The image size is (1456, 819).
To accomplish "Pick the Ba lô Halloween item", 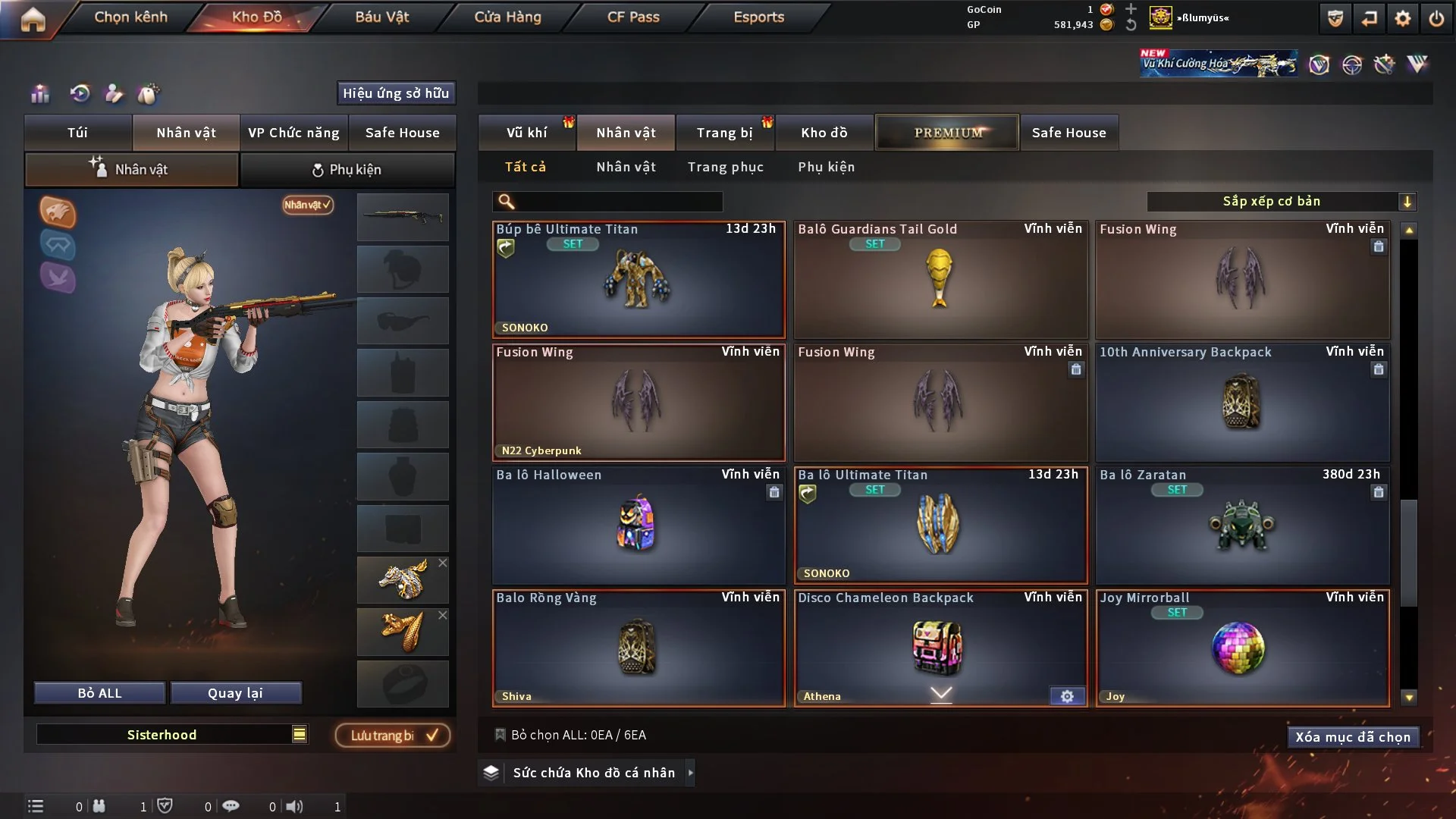I will click(638, 525).
